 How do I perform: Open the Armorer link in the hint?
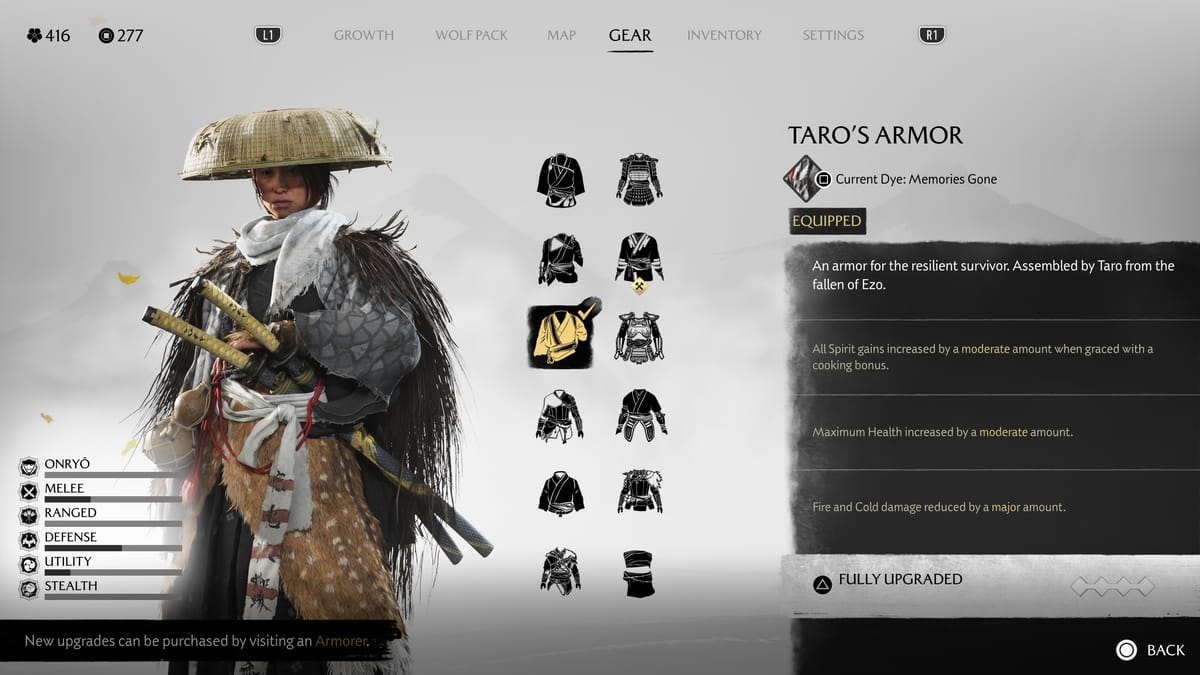[342, 641]
